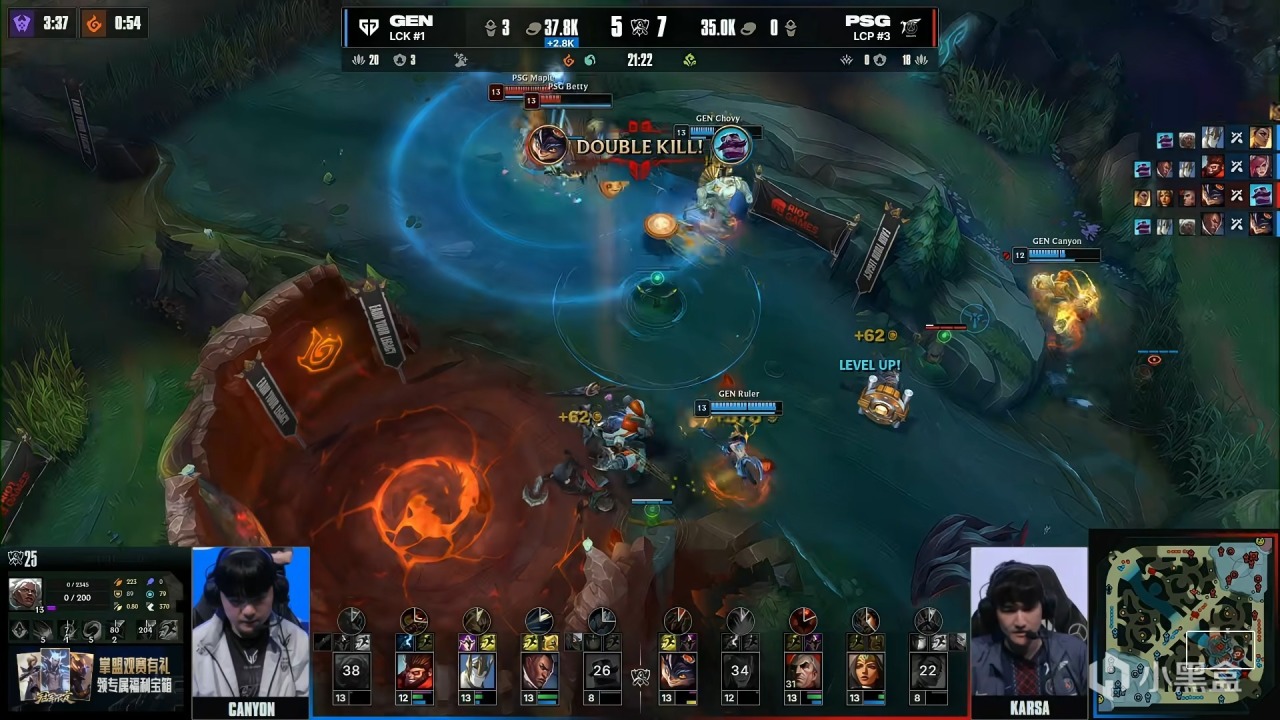
Task: Select the greyed portrait with respawn timer 22
Action: 927,670
